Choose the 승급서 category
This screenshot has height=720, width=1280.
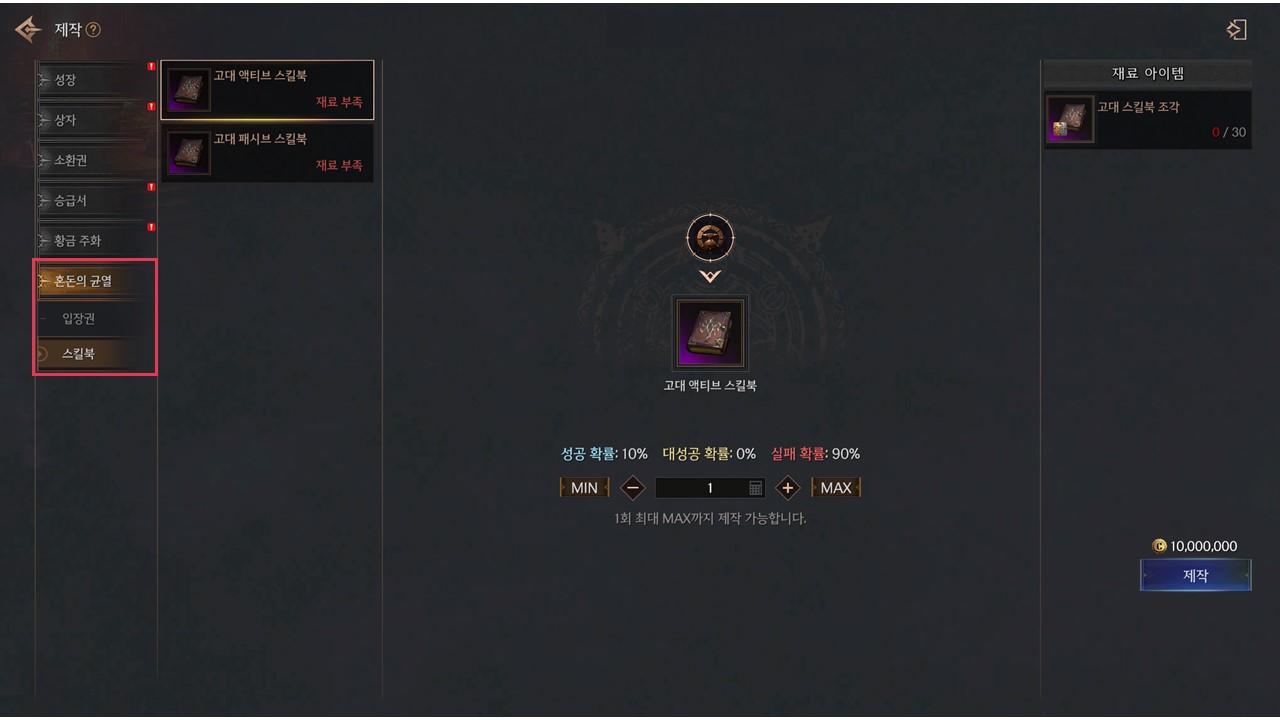tap(96, 200)
